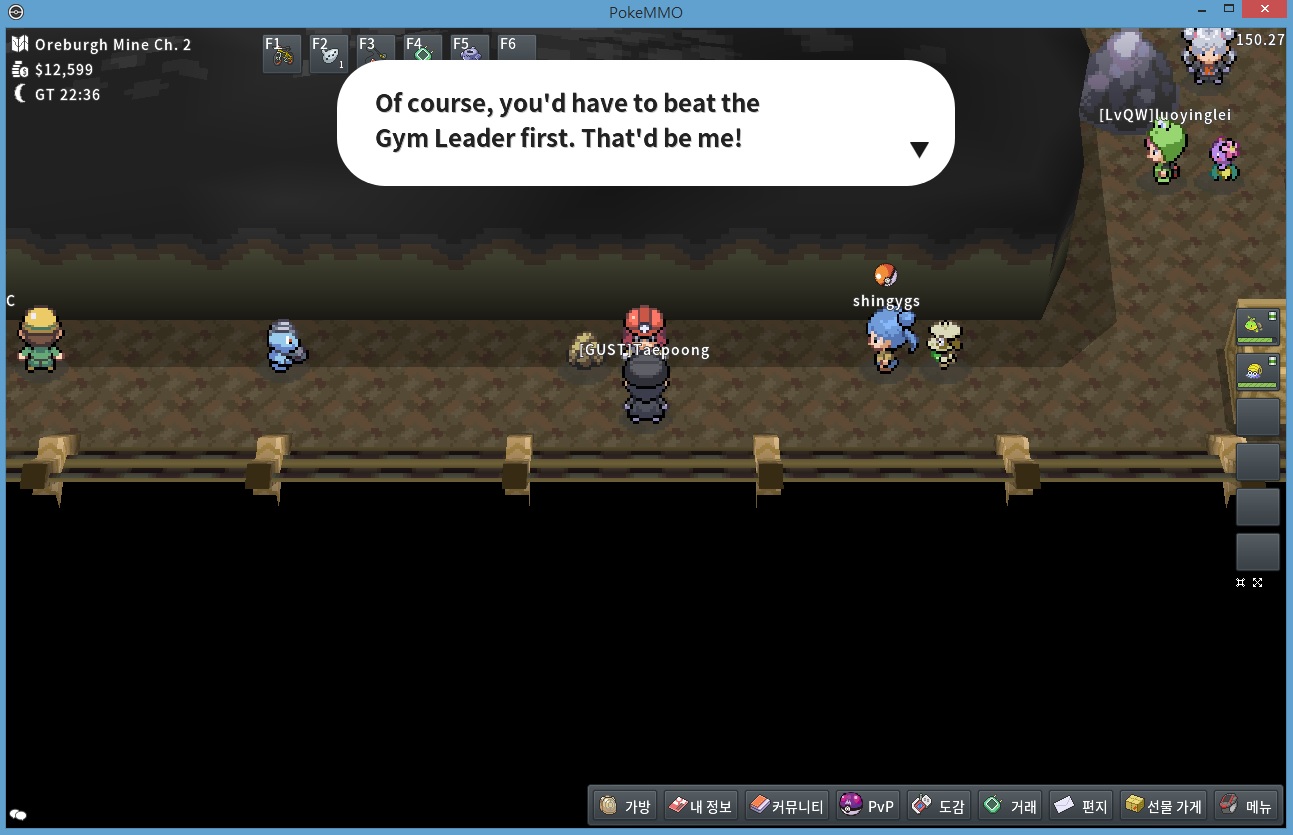Use the fishing rod in hotkey F3
1293x835 pixels.
376,55
